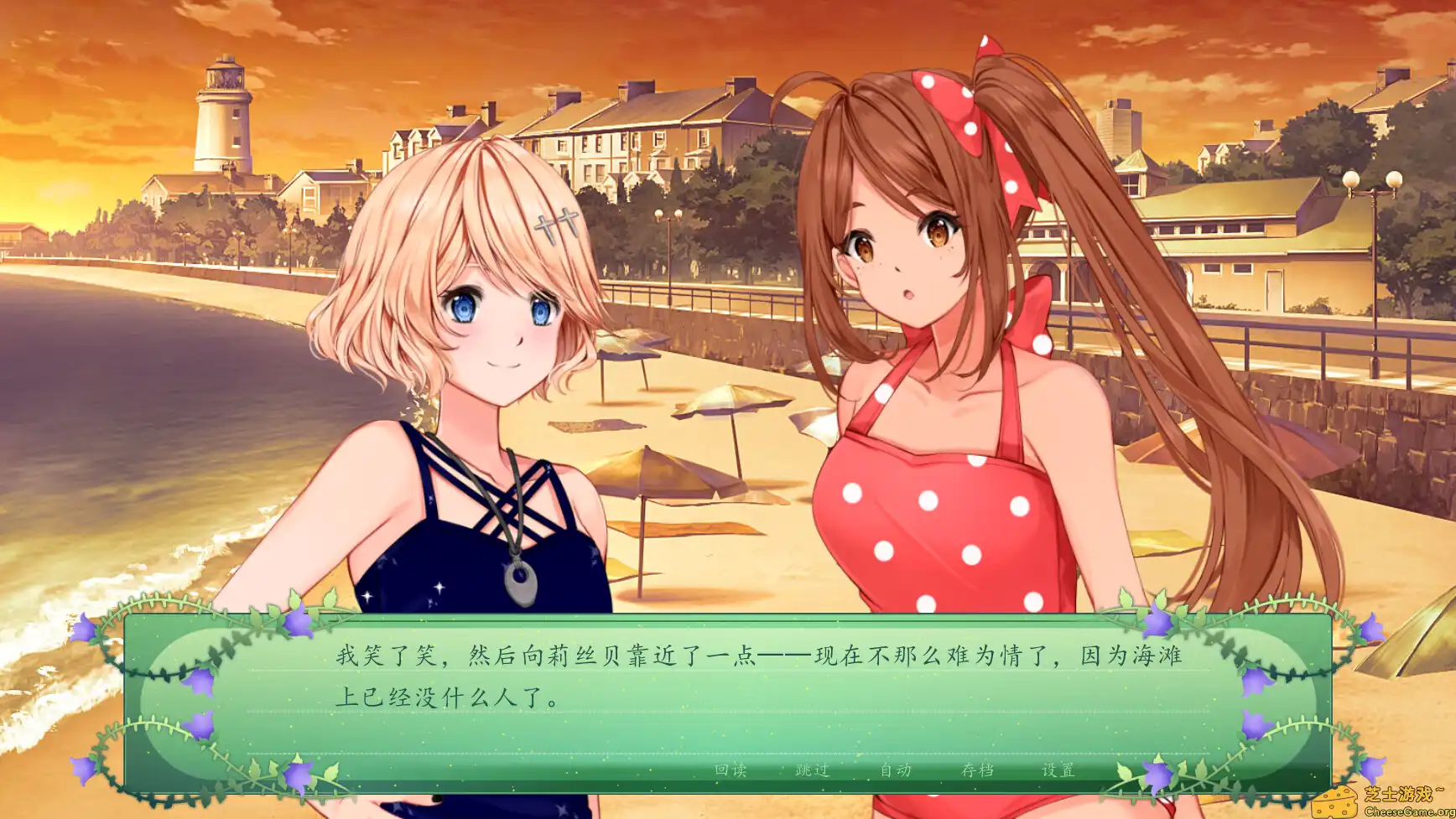Activate 跳过 to skip dialogue
The image size is (1456, 819).
(x=811, y=769)
